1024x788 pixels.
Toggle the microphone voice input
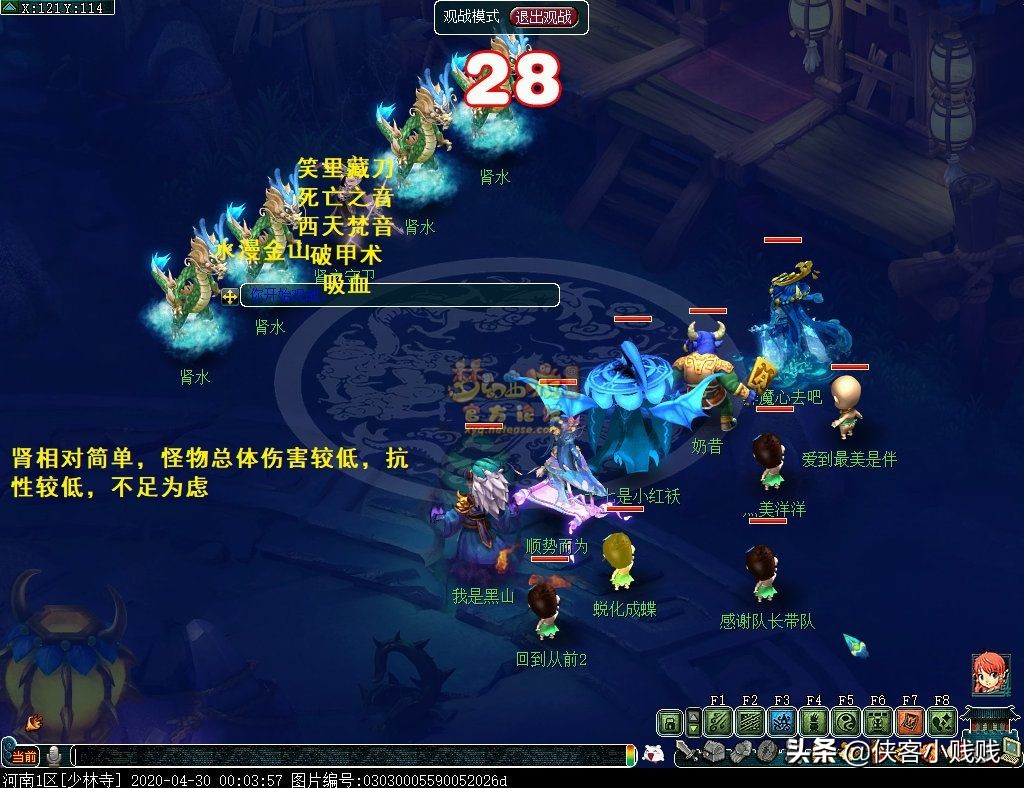point(54,756)
